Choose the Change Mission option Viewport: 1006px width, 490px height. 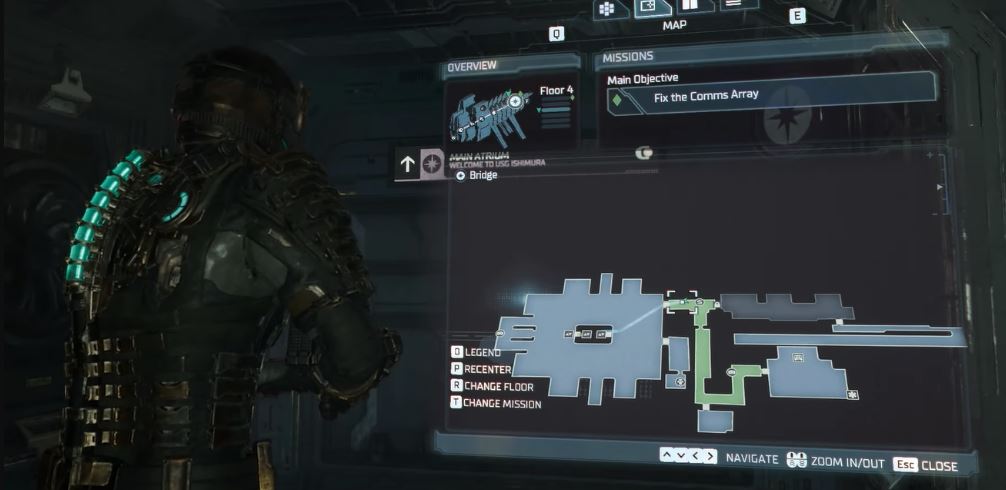(496, 404)
